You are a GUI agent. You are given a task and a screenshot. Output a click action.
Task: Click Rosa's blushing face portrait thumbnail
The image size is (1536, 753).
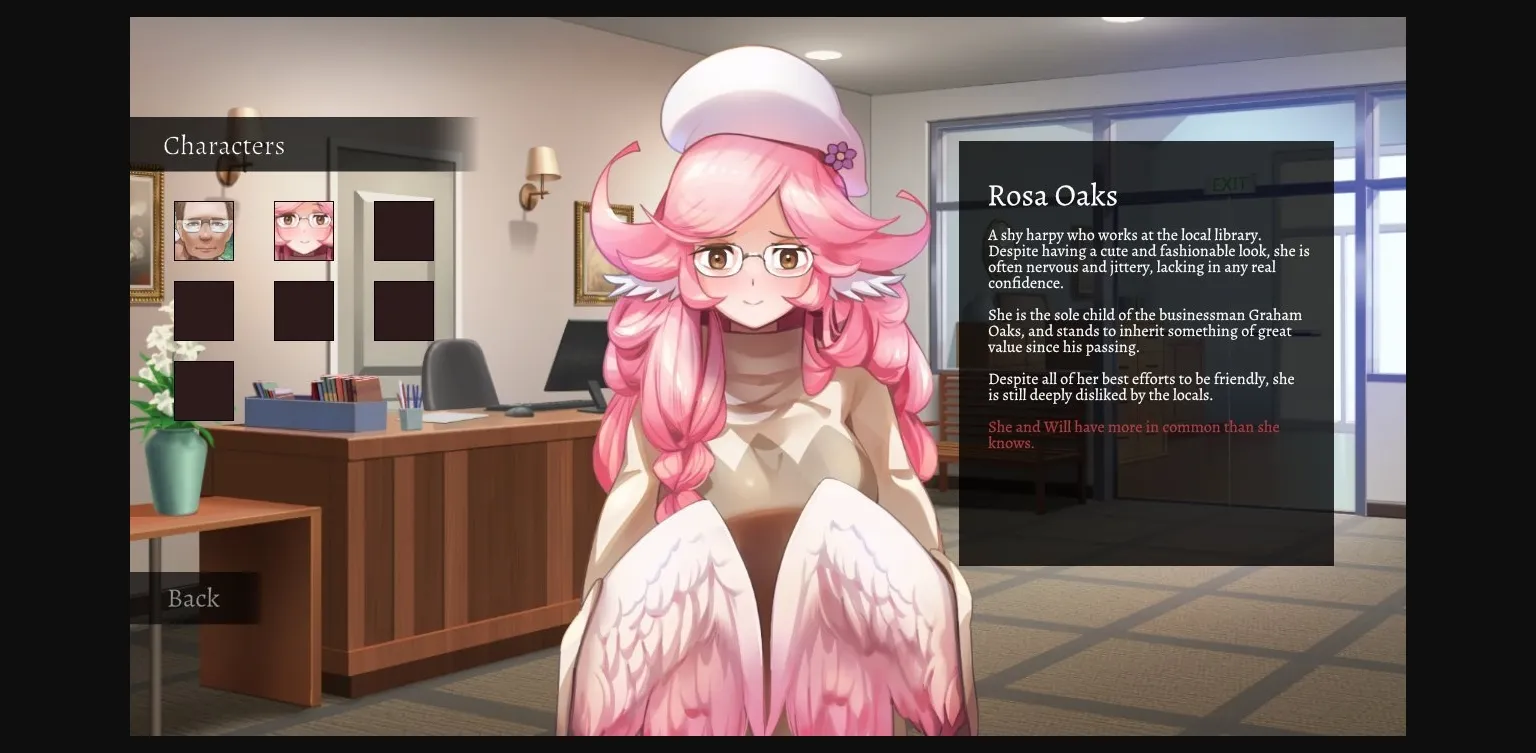(304, 230)
